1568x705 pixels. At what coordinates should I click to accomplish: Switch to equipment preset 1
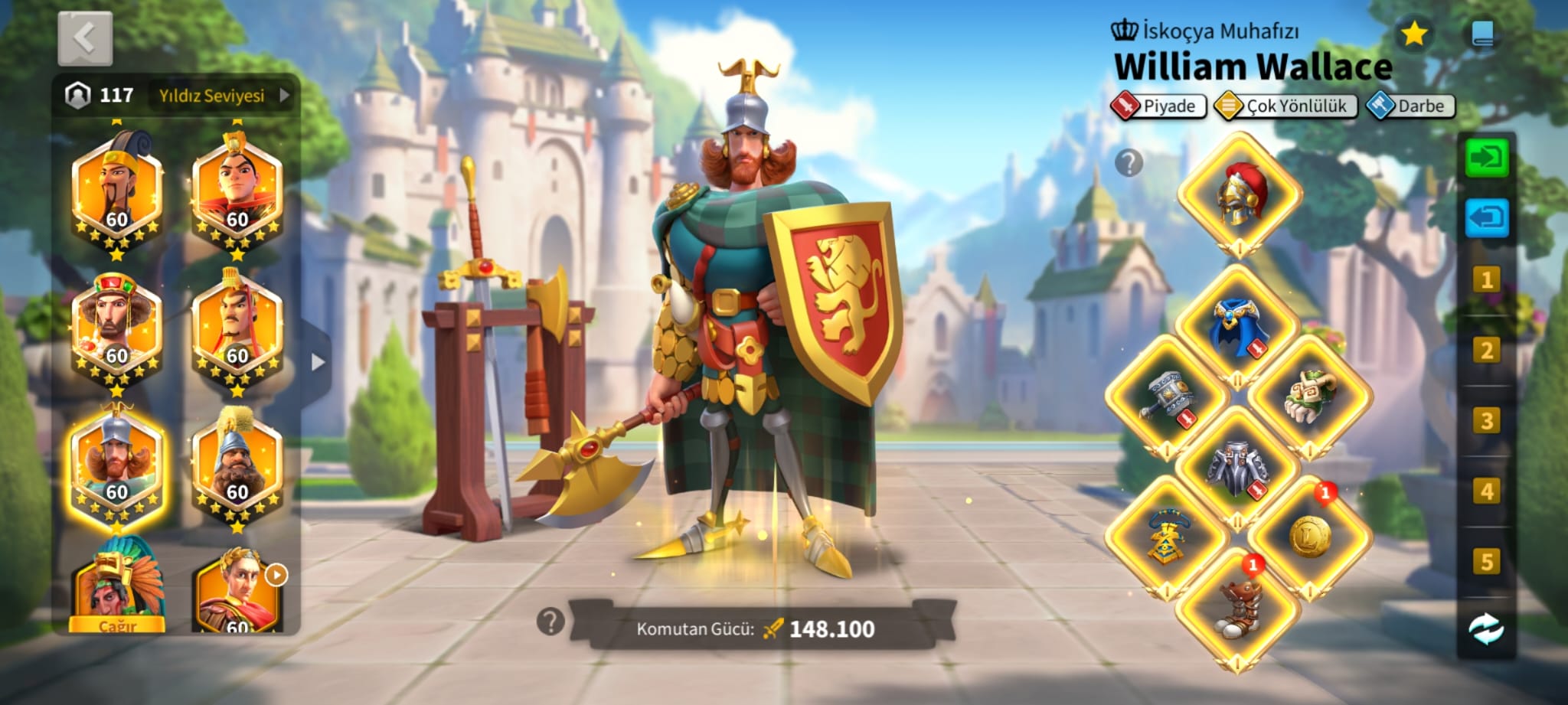point(1486,280)
